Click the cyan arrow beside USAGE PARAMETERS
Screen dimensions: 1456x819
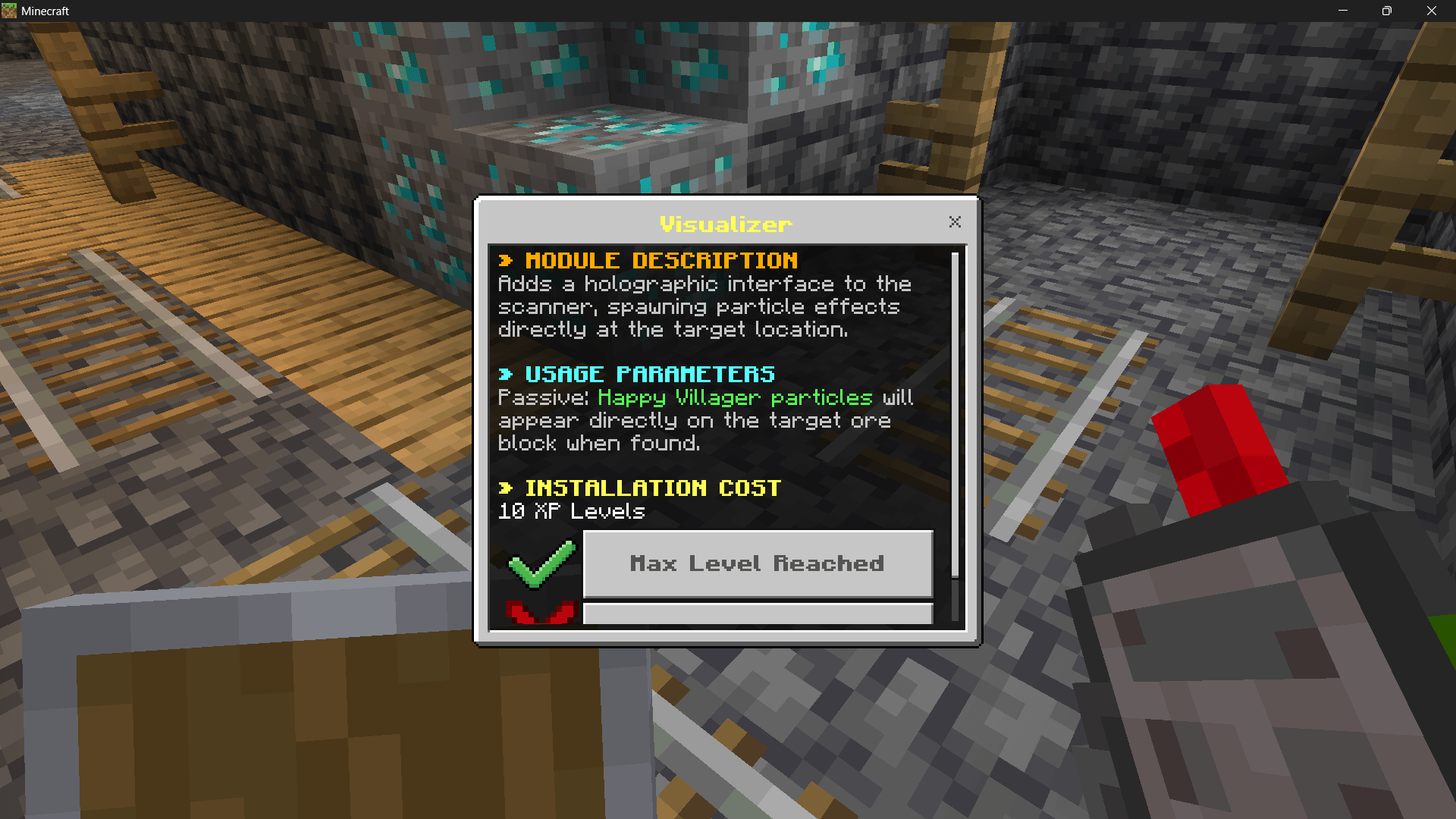point(506,373)
